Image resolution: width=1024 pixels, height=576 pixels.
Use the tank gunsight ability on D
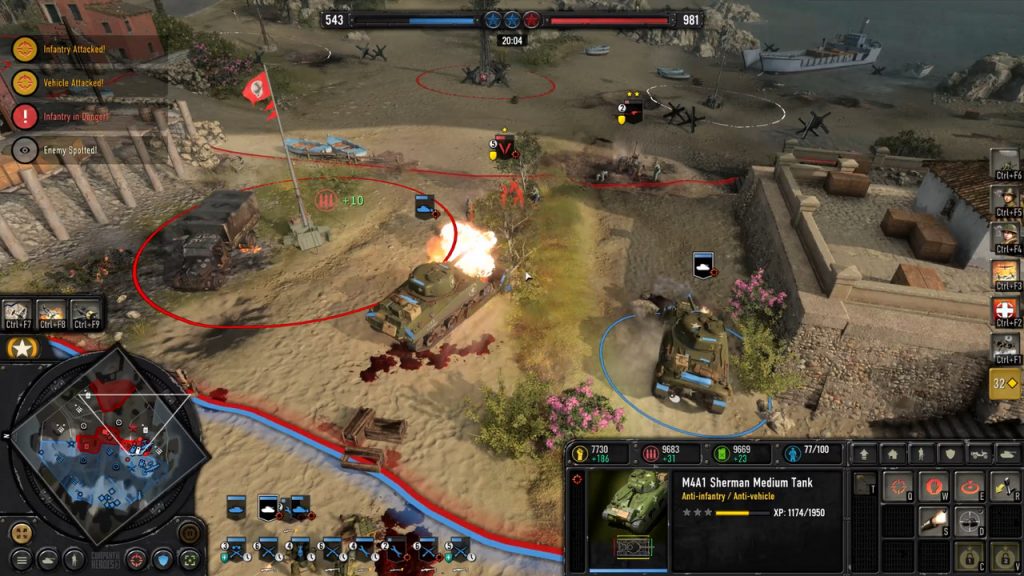pos(970,521)
